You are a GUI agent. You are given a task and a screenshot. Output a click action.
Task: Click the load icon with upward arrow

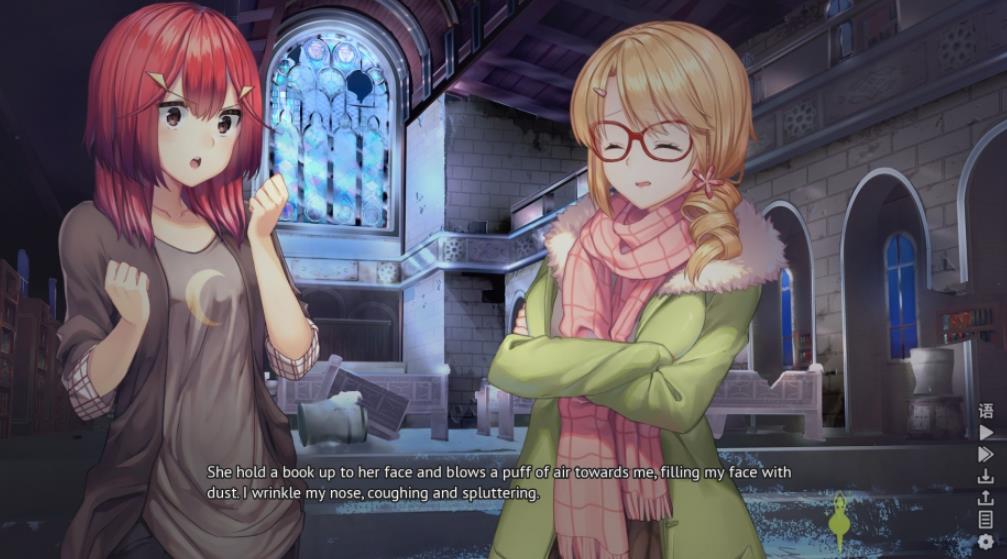tap(986, 498)
